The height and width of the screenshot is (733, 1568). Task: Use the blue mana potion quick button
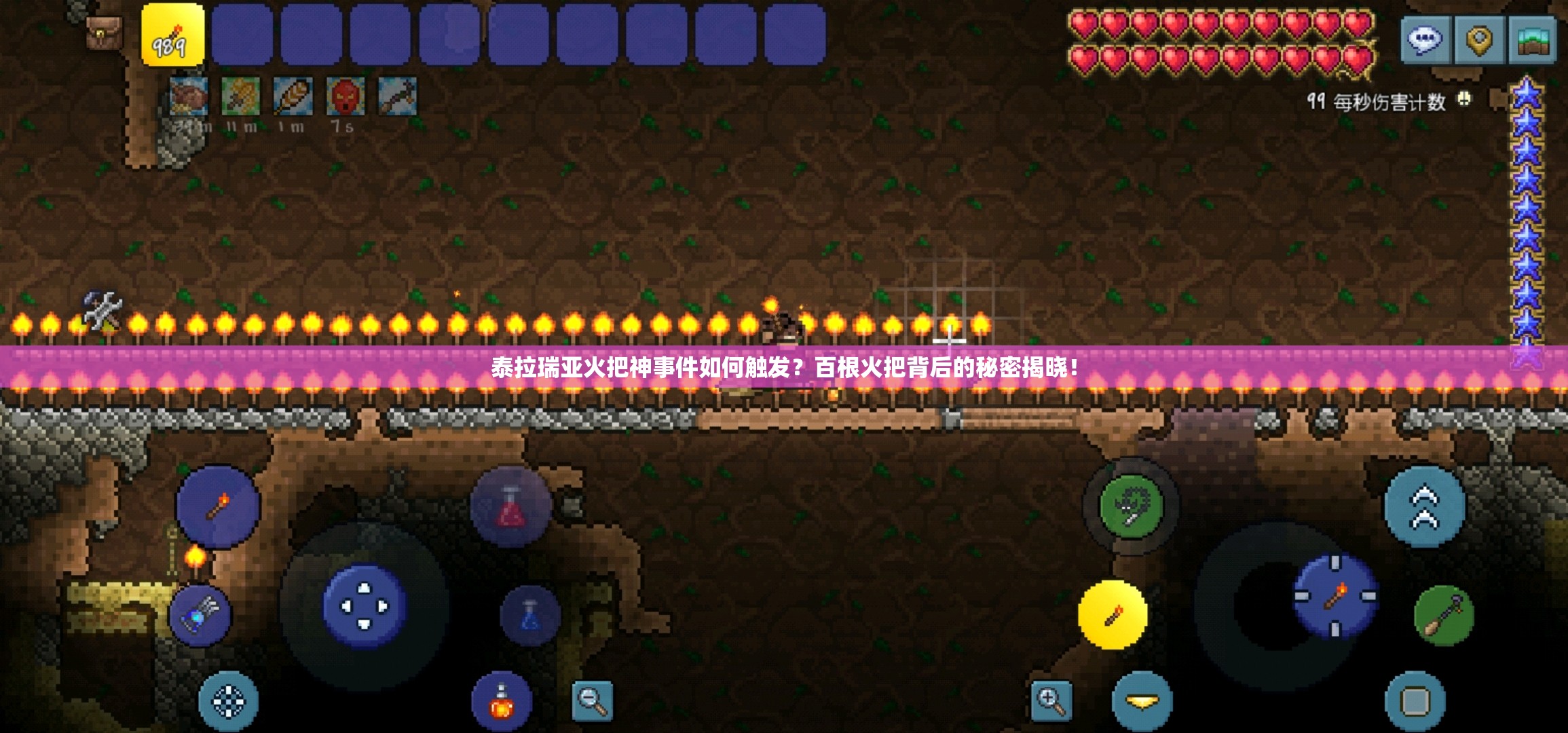(x=530, y=616)
